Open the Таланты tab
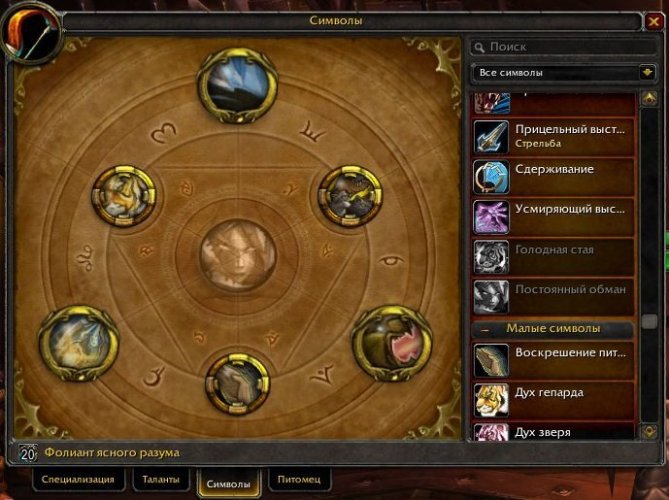669x500 pixels. tap(158, 480)
